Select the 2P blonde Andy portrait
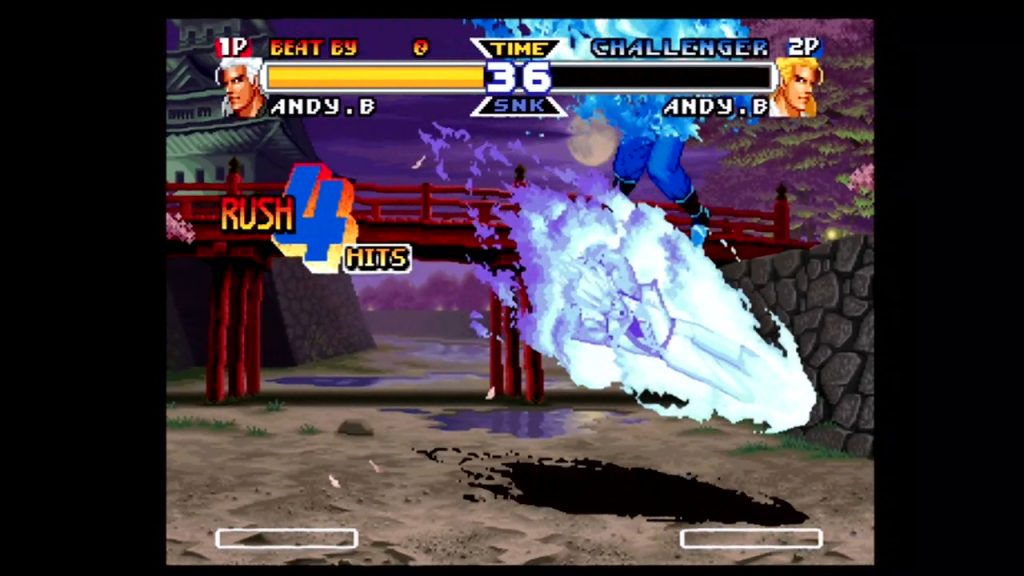This screenshot has width=1024, height=576. click(x=798, y=87)
